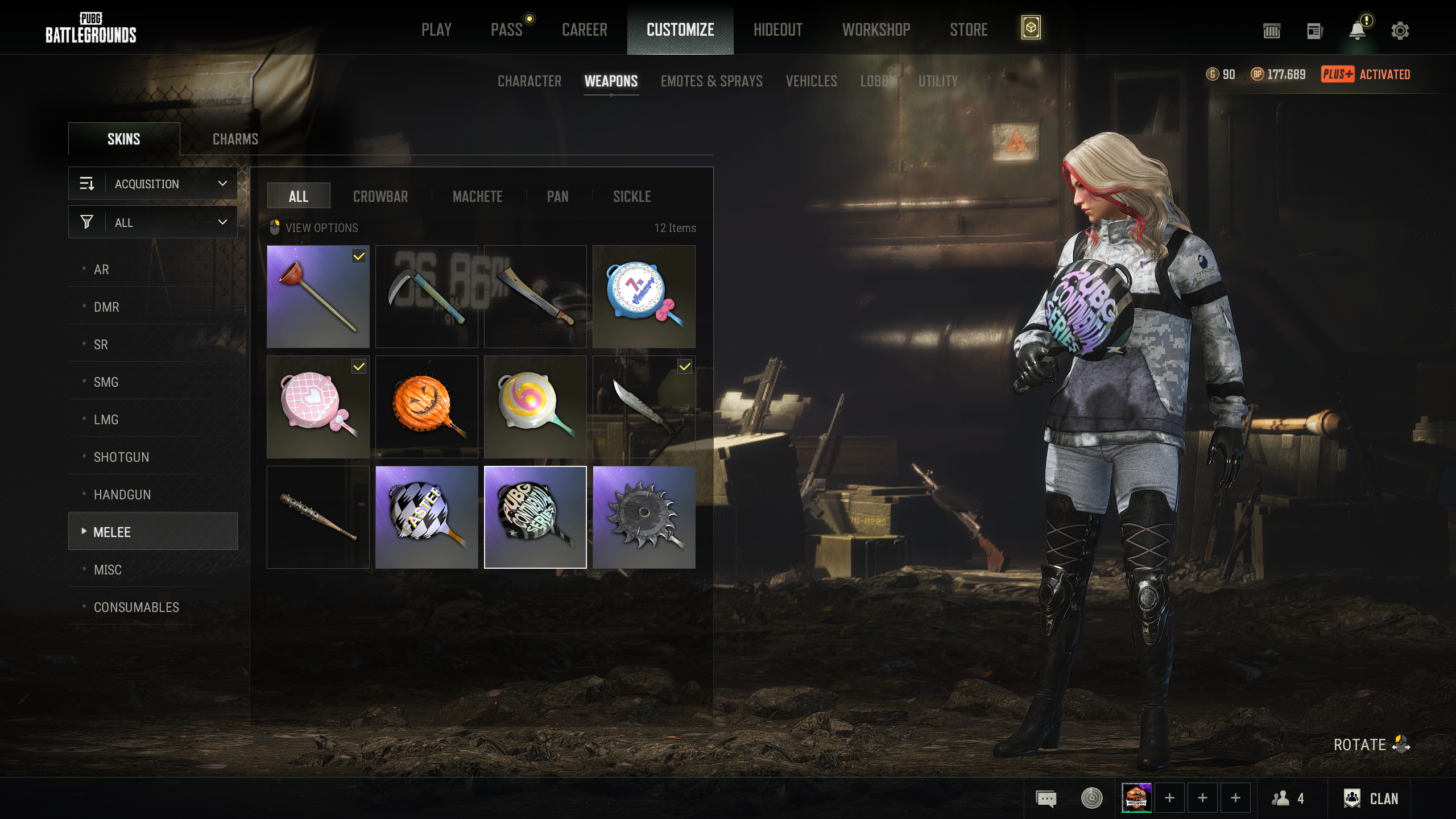This screenshot has width=1456, height=819.
Task: Choose the Consumables category
Action: point(136,607)
